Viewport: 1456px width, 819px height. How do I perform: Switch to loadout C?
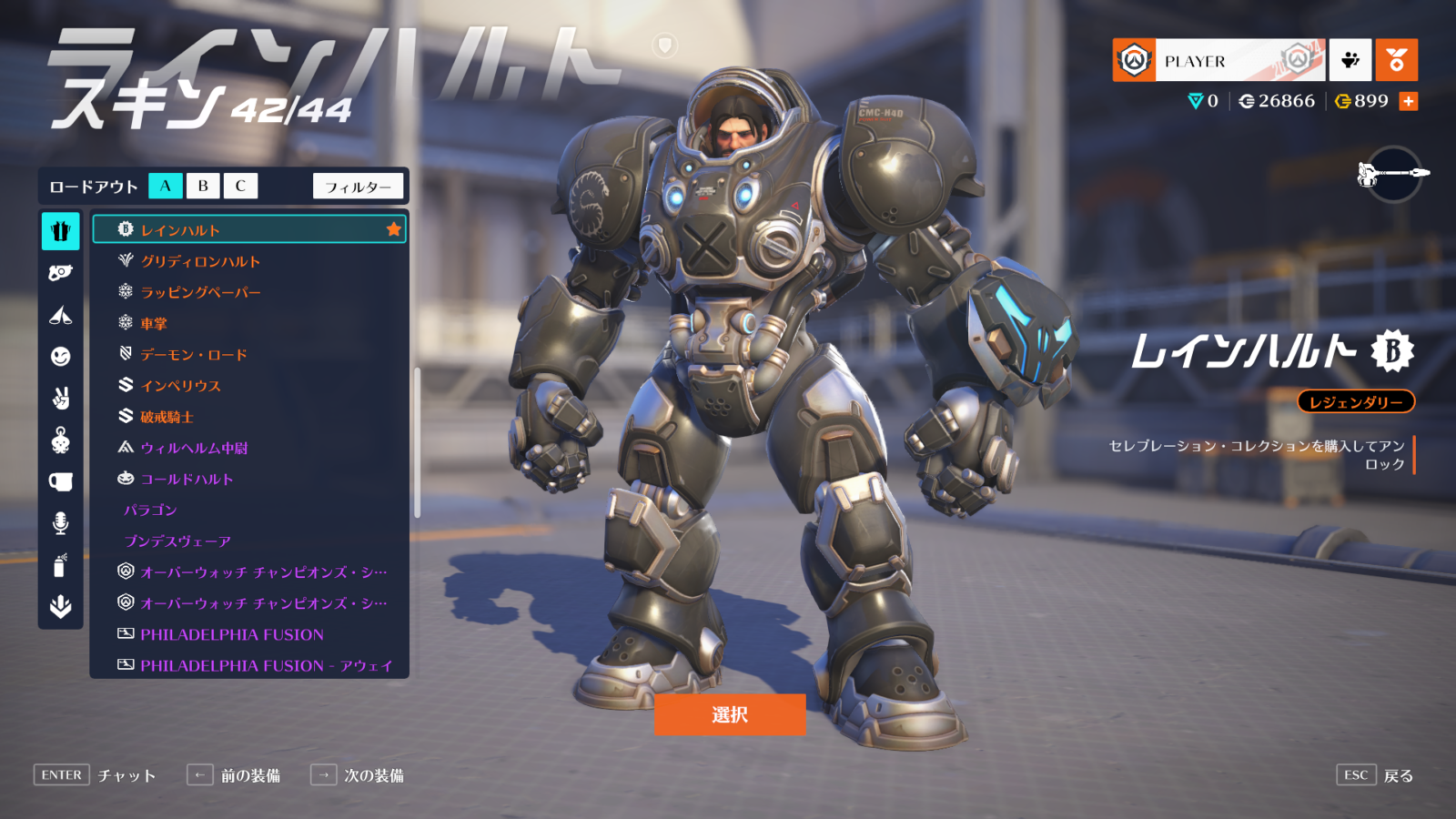[x=239, y=186]
